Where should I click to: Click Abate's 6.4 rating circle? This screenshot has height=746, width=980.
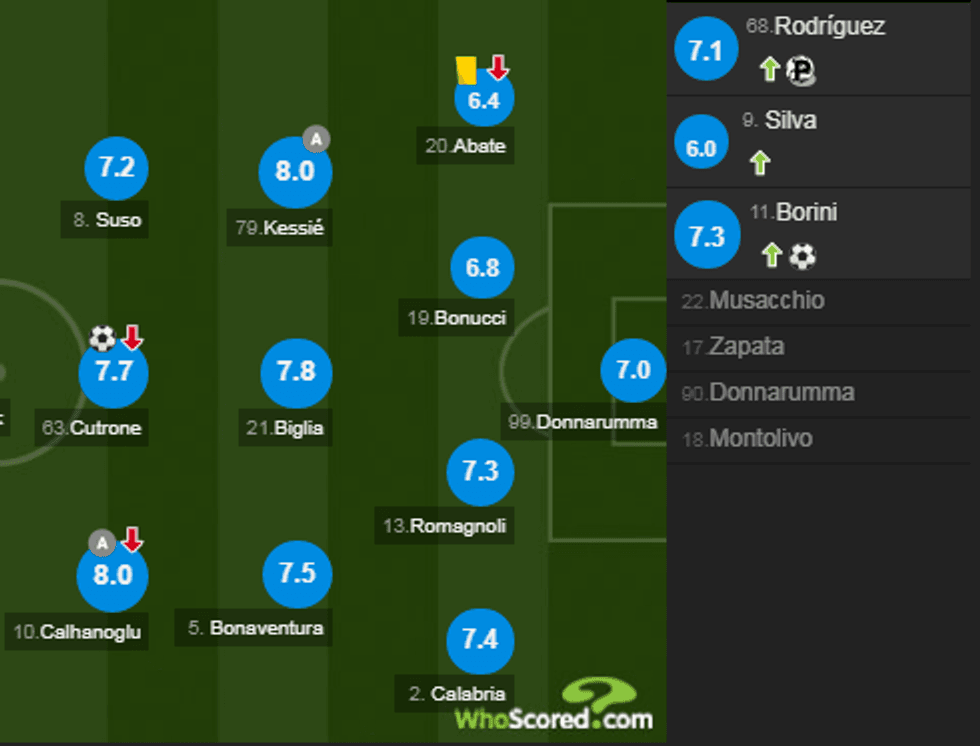coord(483,101)
